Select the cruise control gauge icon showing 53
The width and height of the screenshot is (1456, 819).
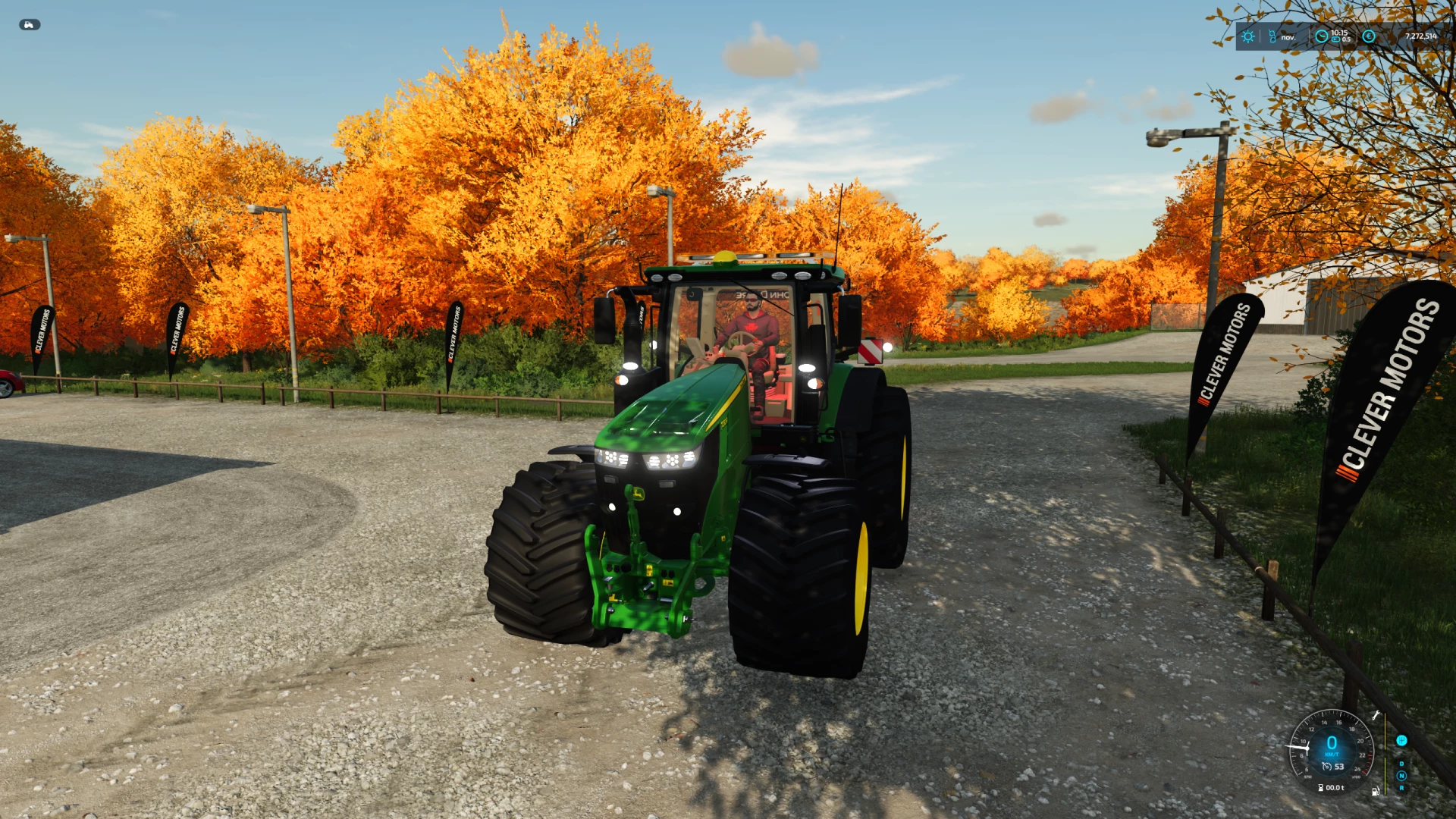[1327, 767]
